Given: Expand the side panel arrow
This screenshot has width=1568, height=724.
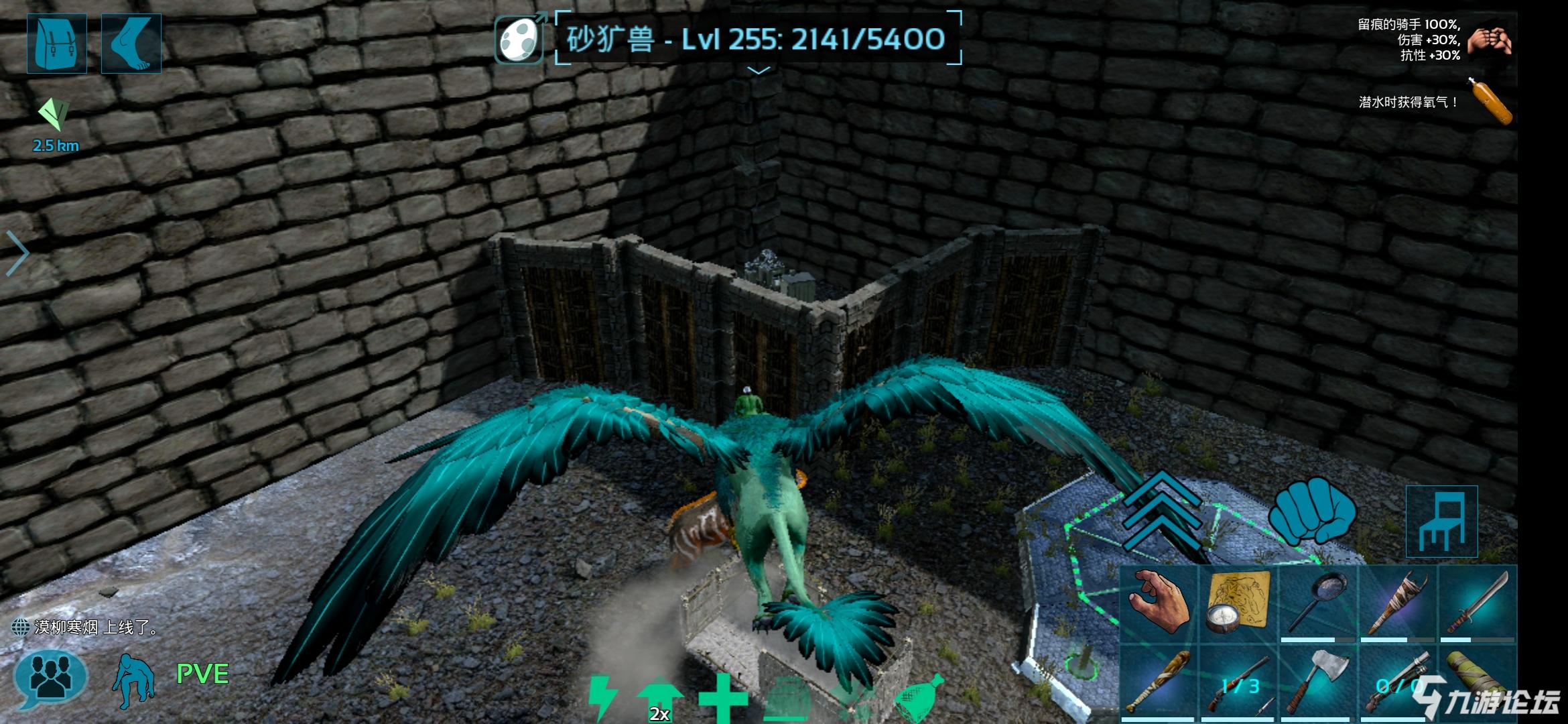Looking at the screenshot, I should tap(17, 253).
